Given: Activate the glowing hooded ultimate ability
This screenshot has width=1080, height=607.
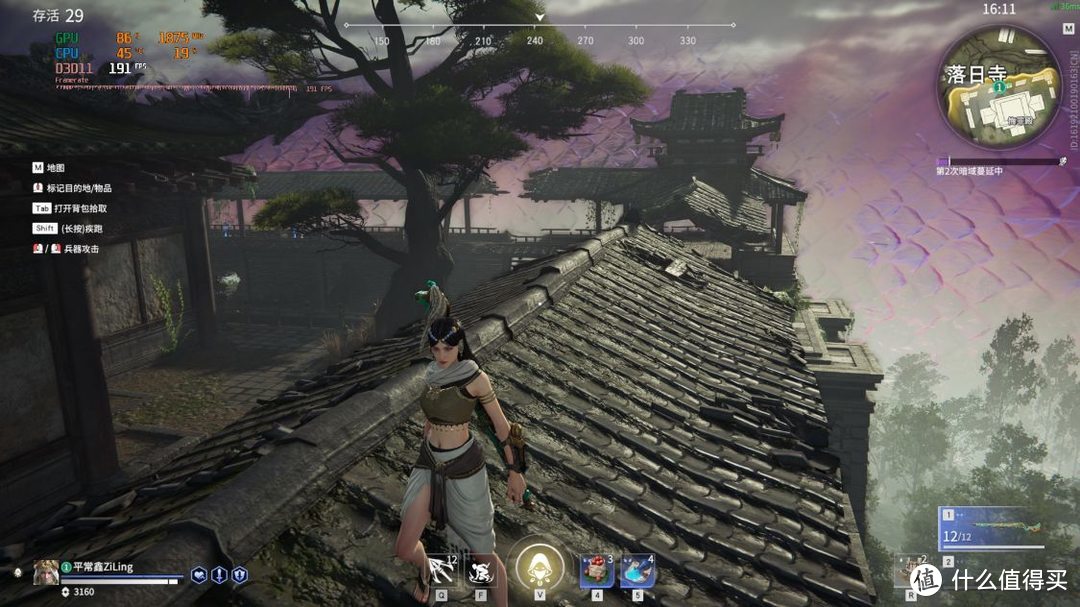Looking at the screenshot, I should 541,567.
